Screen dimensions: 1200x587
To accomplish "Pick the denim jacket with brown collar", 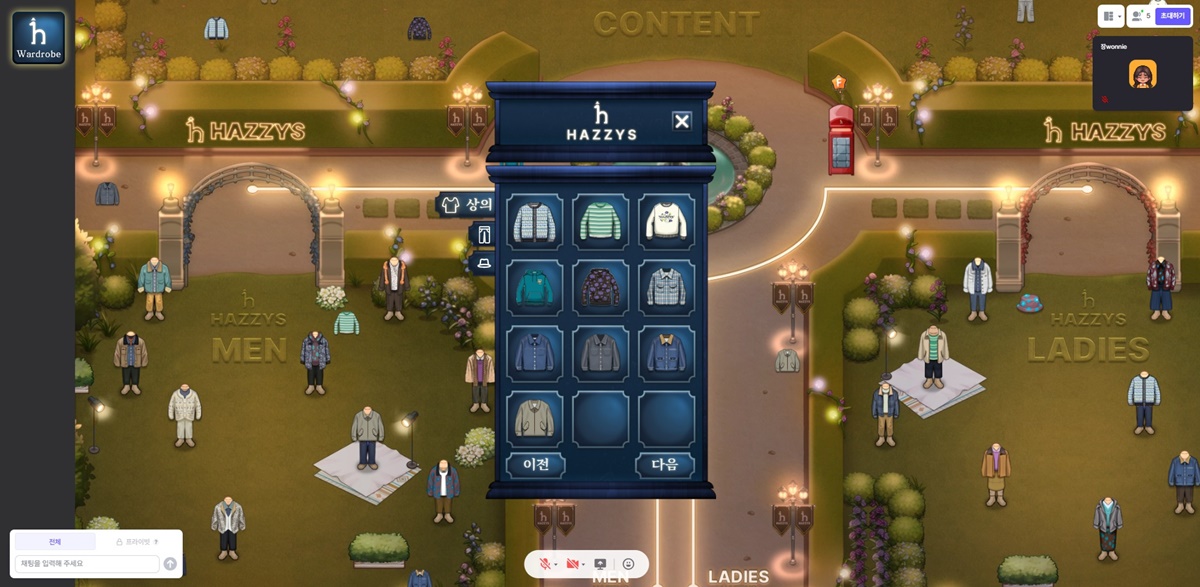I will [666, 353].
